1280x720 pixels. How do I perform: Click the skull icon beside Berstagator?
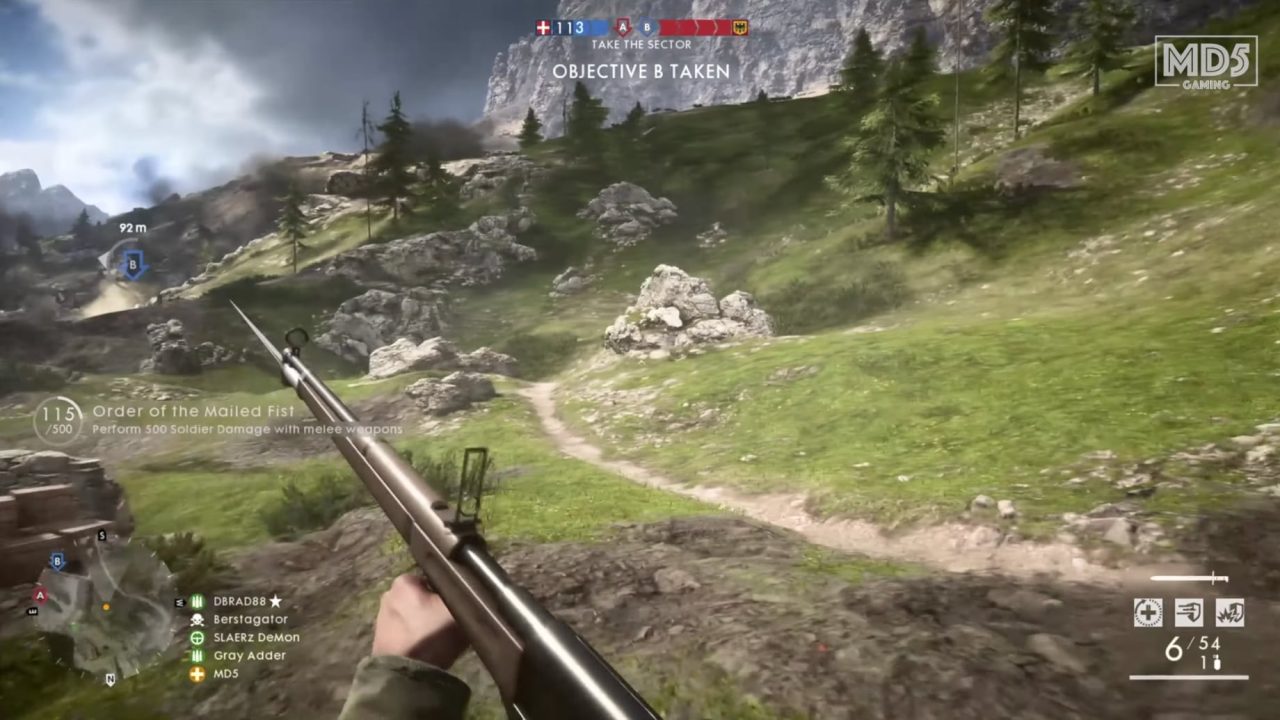[x=197, y=620]
